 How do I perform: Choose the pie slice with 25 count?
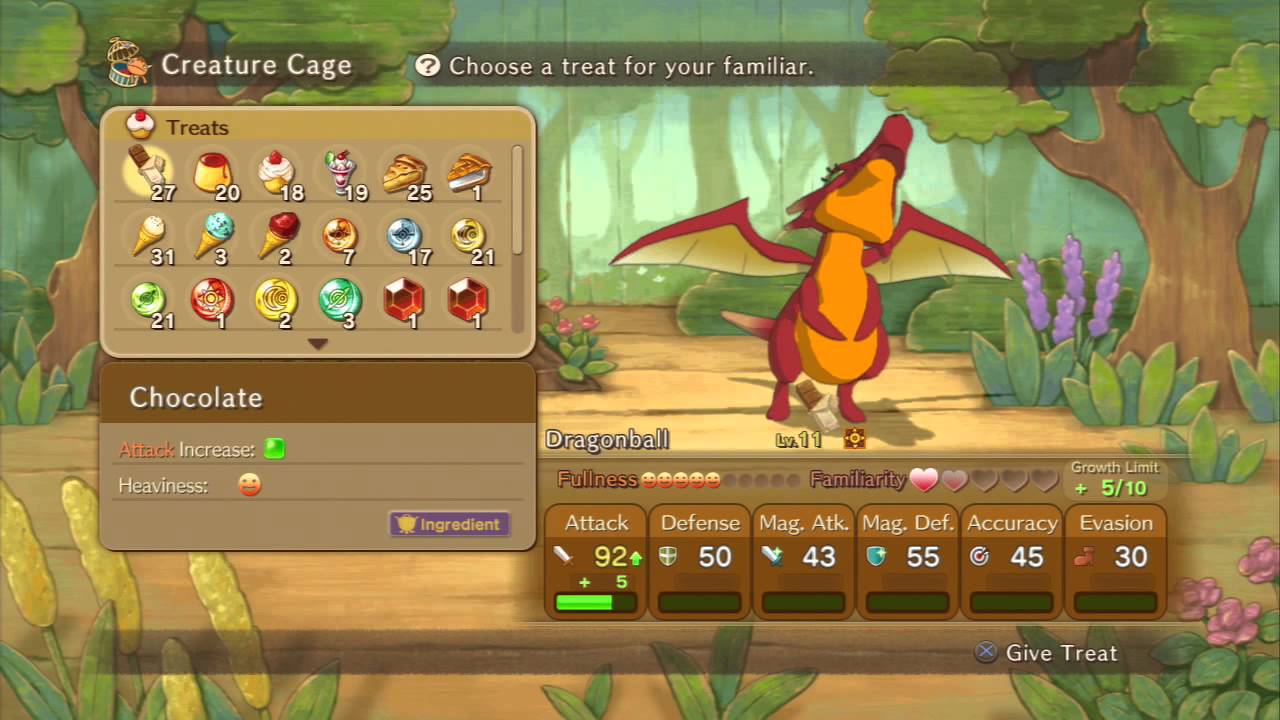pyautogui.click(x=404, y=172)
